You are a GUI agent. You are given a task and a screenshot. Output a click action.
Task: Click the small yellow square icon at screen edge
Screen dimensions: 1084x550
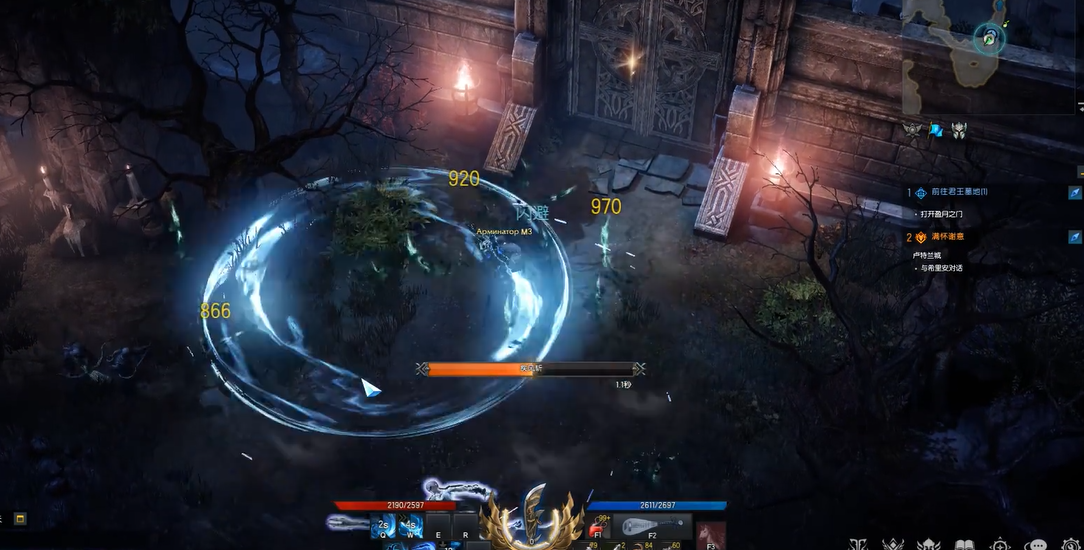(x=20, y=518)
